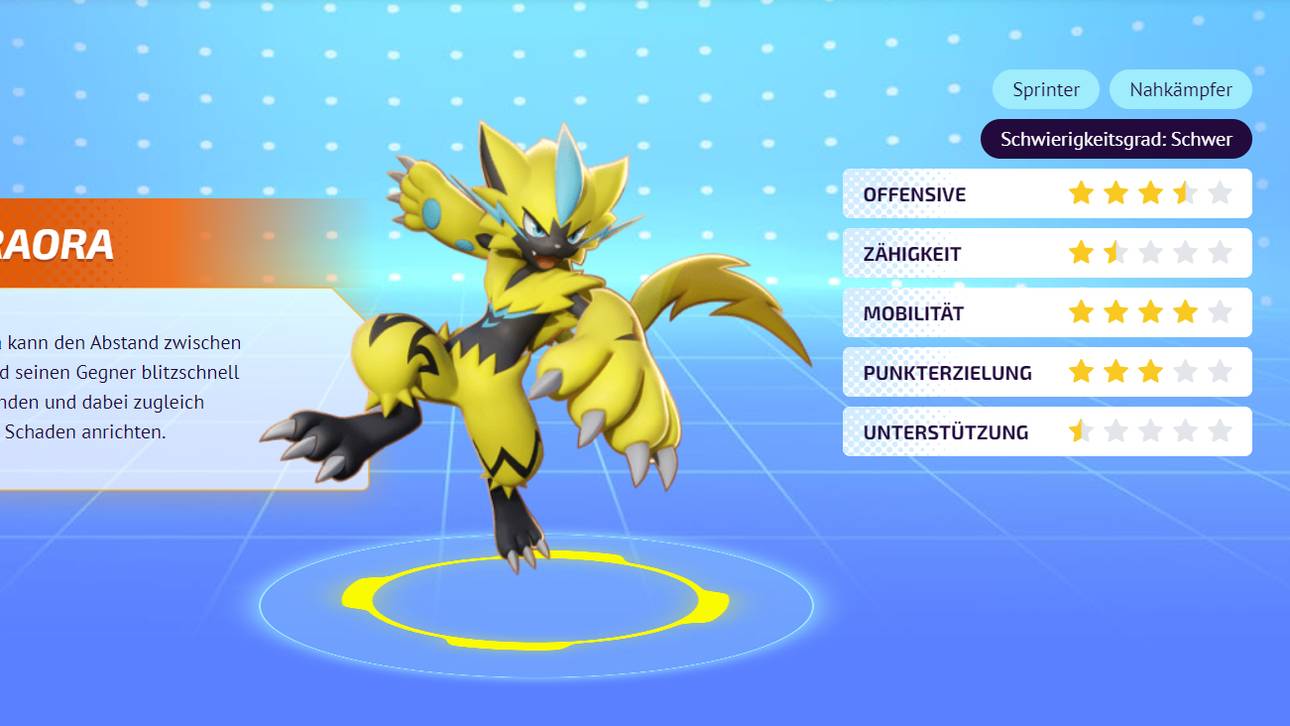The height and width of the screenshot is (726, 1290).
Task: Click the yellow ring platform under Zeraora
Action: 530,595
